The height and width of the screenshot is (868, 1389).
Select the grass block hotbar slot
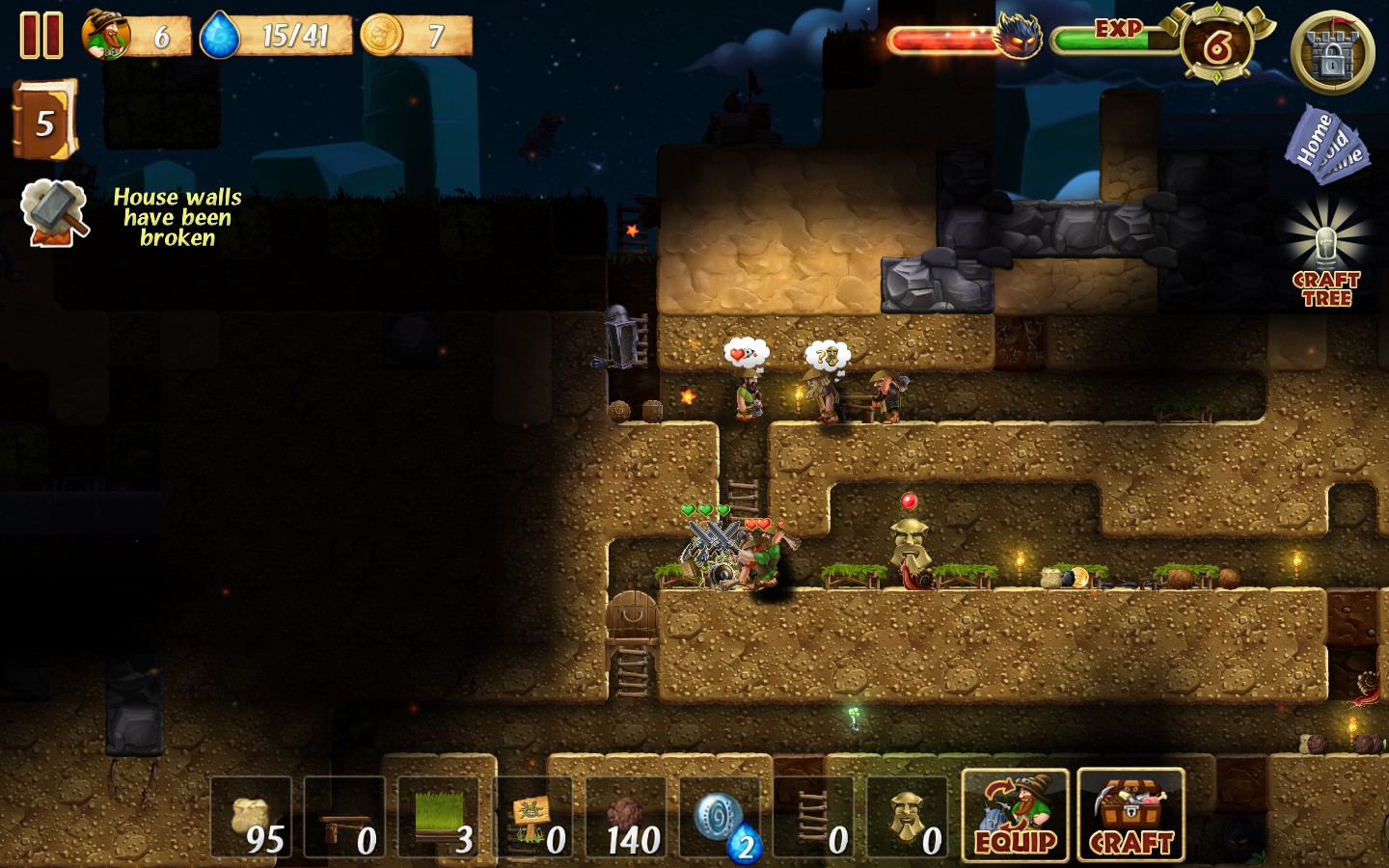(x=439, y=818)
